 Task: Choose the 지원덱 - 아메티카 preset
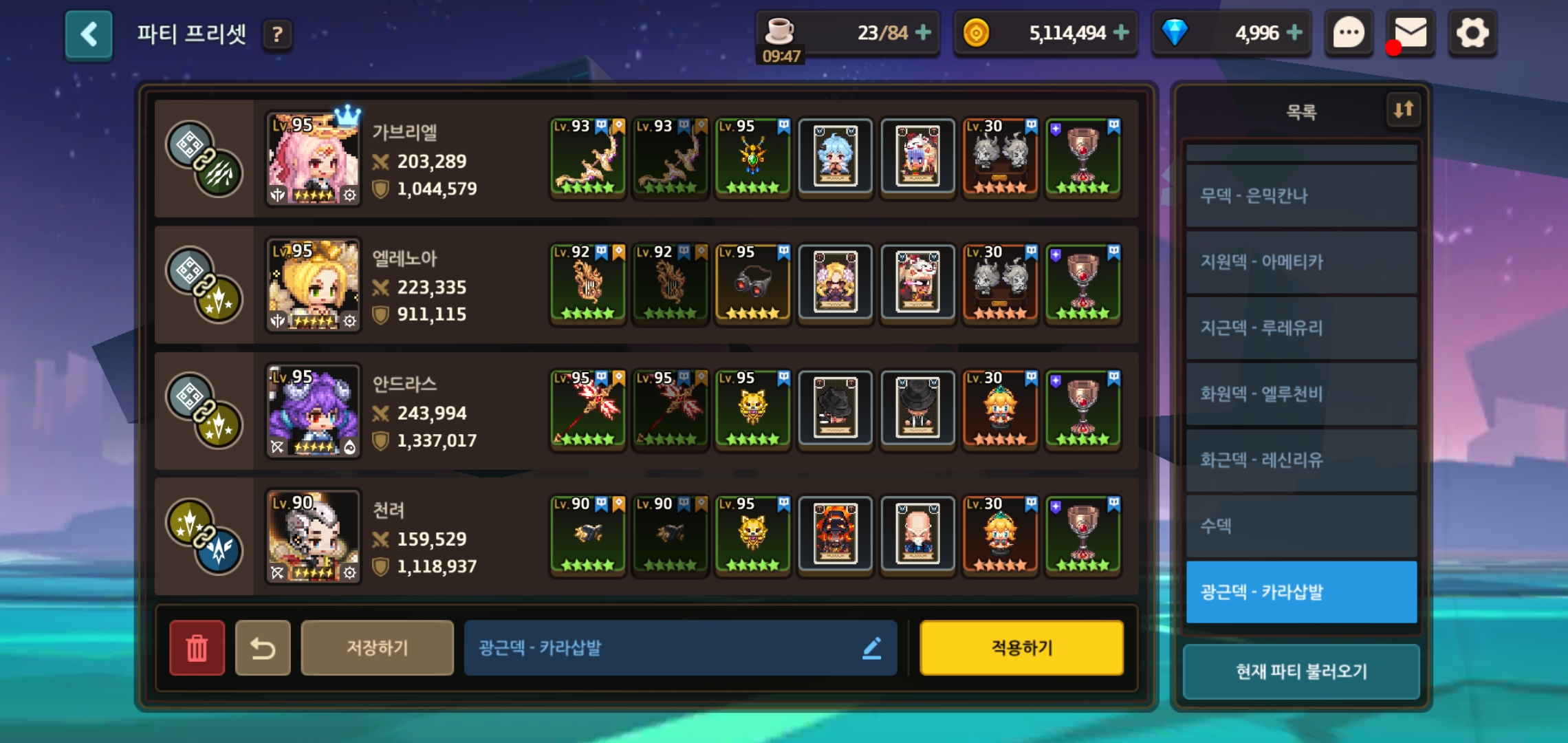(x=1301, y=262)
